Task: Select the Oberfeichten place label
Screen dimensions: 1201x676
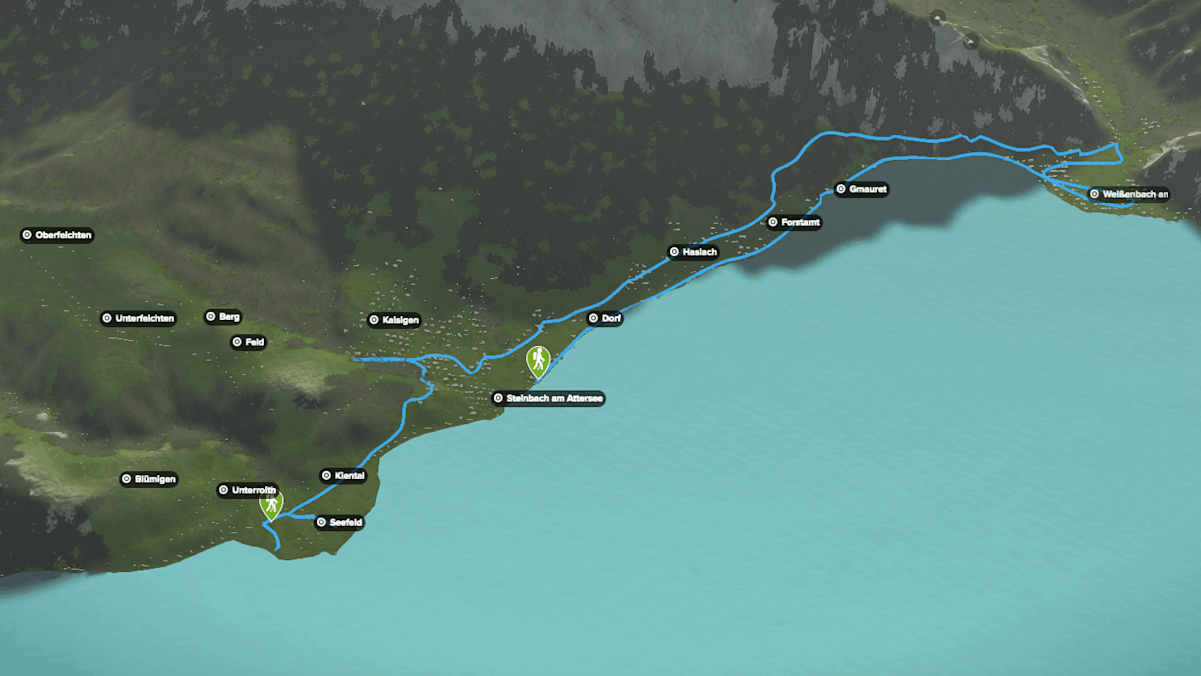Action: pos(57,235)
